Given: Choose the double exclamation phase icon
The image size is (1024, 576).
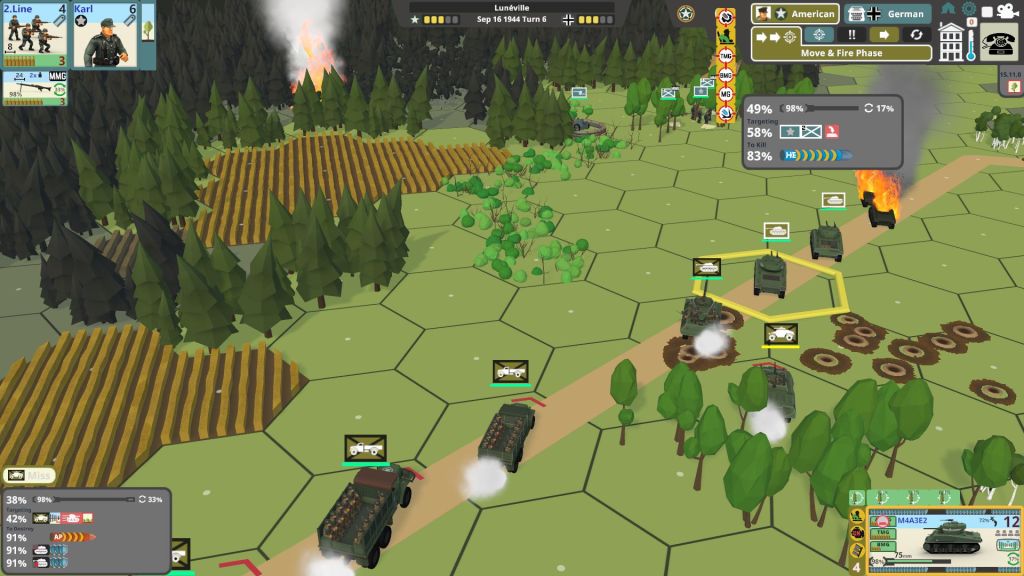Looking at the screenshot, I should tap(851, 35).
